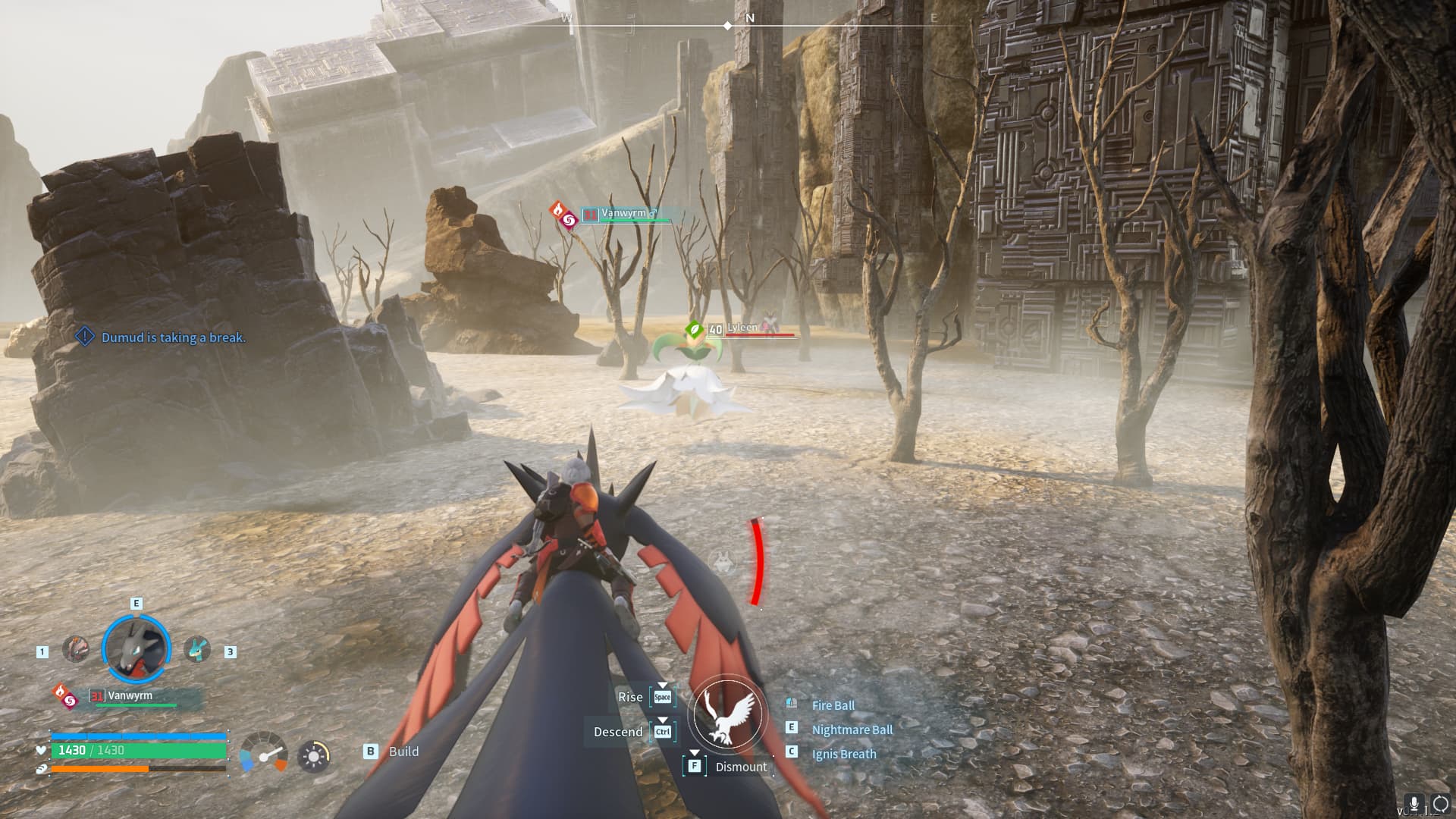The height and width of the screenshot is (819, 1456).
Task: Select the Dismount action label
Action: pos(740,767)
